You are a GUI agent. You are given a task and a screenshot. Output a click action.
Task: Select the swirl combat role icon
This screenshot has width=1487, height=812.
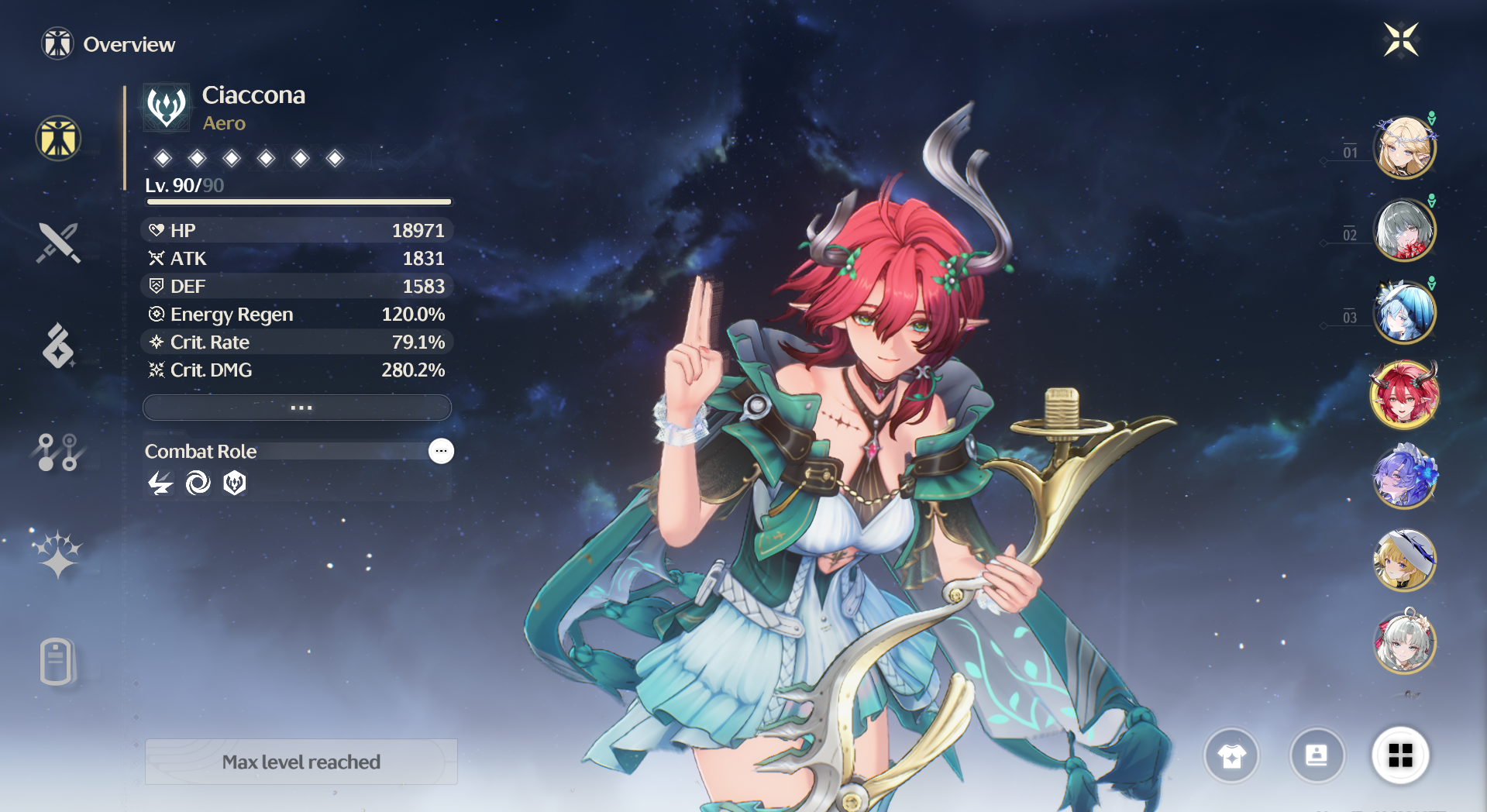pos(198,483)
